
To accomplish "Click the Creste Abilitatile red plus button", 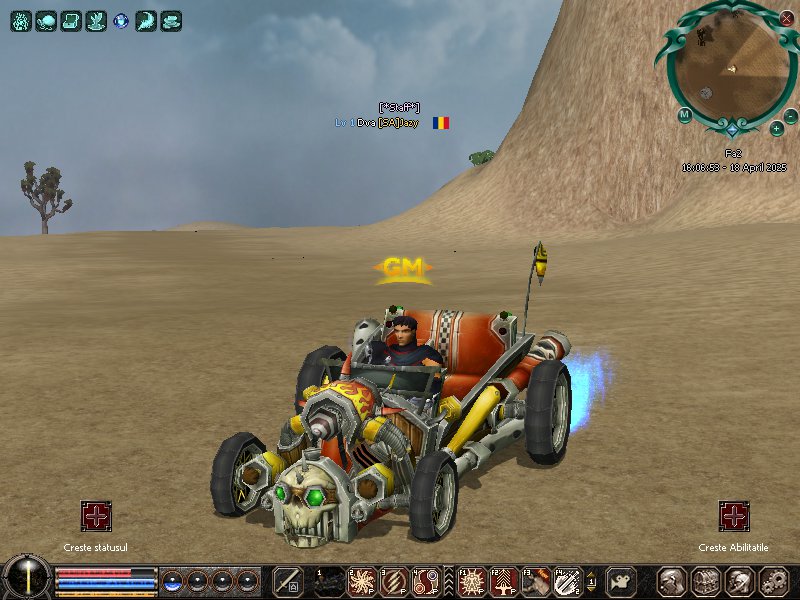I will click(x=734, y=516).
